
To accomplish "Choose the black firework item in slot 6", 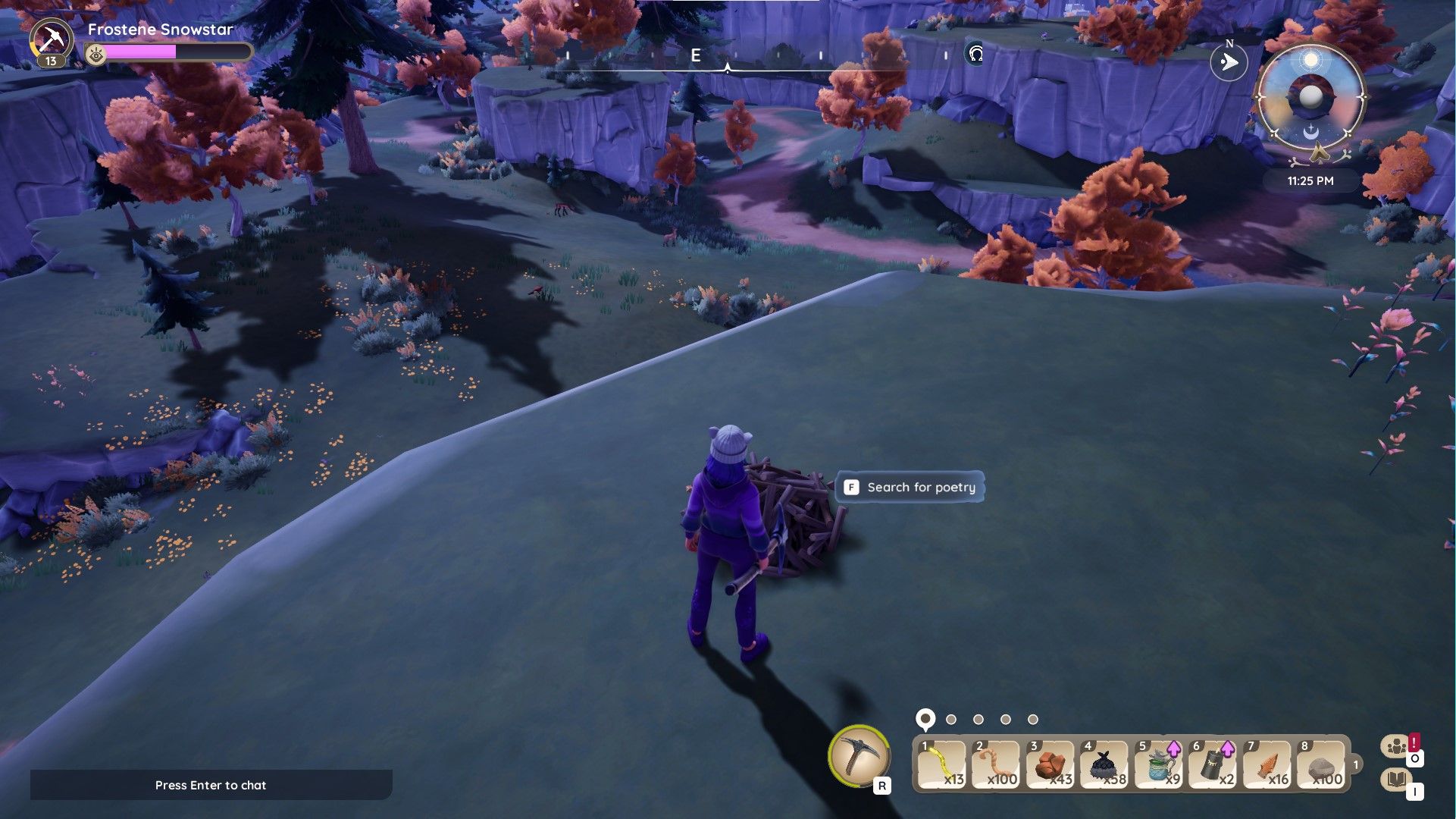I will click(x=1213, y=764).
